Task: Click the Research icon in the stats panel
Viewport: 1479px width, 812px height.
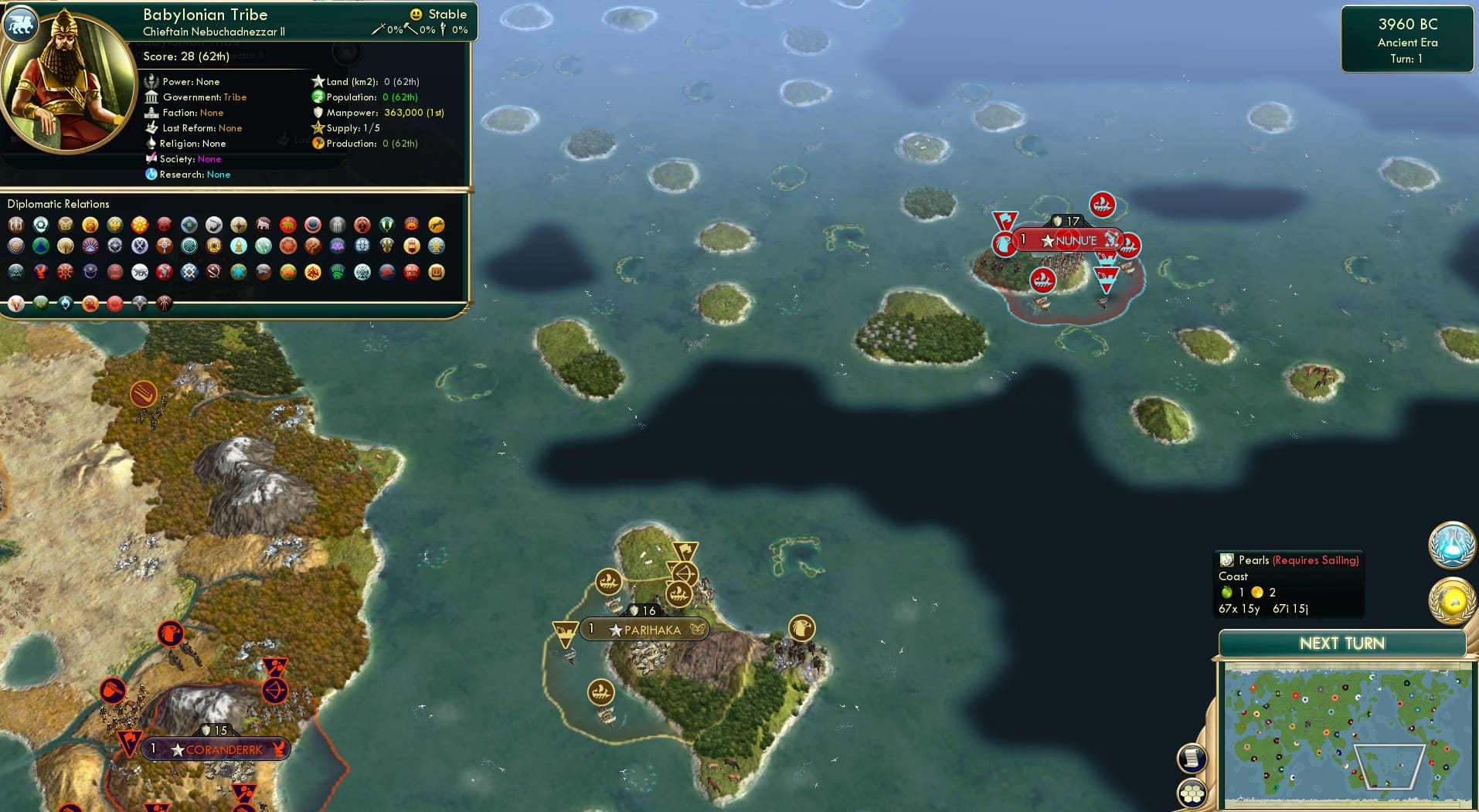Action: tap(152, 175)
